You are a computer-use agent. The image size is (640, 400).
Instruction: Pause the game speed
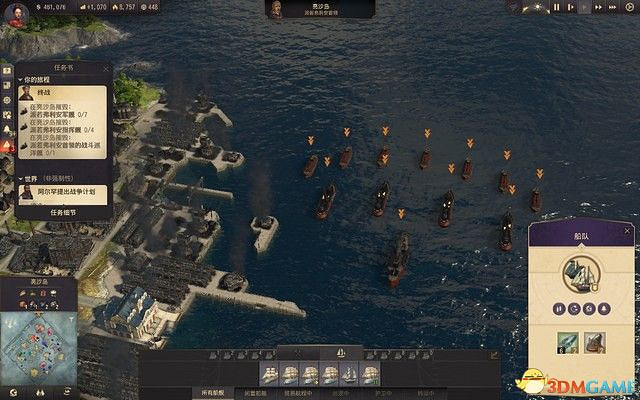pyautogui.click(x=556, y=7)
